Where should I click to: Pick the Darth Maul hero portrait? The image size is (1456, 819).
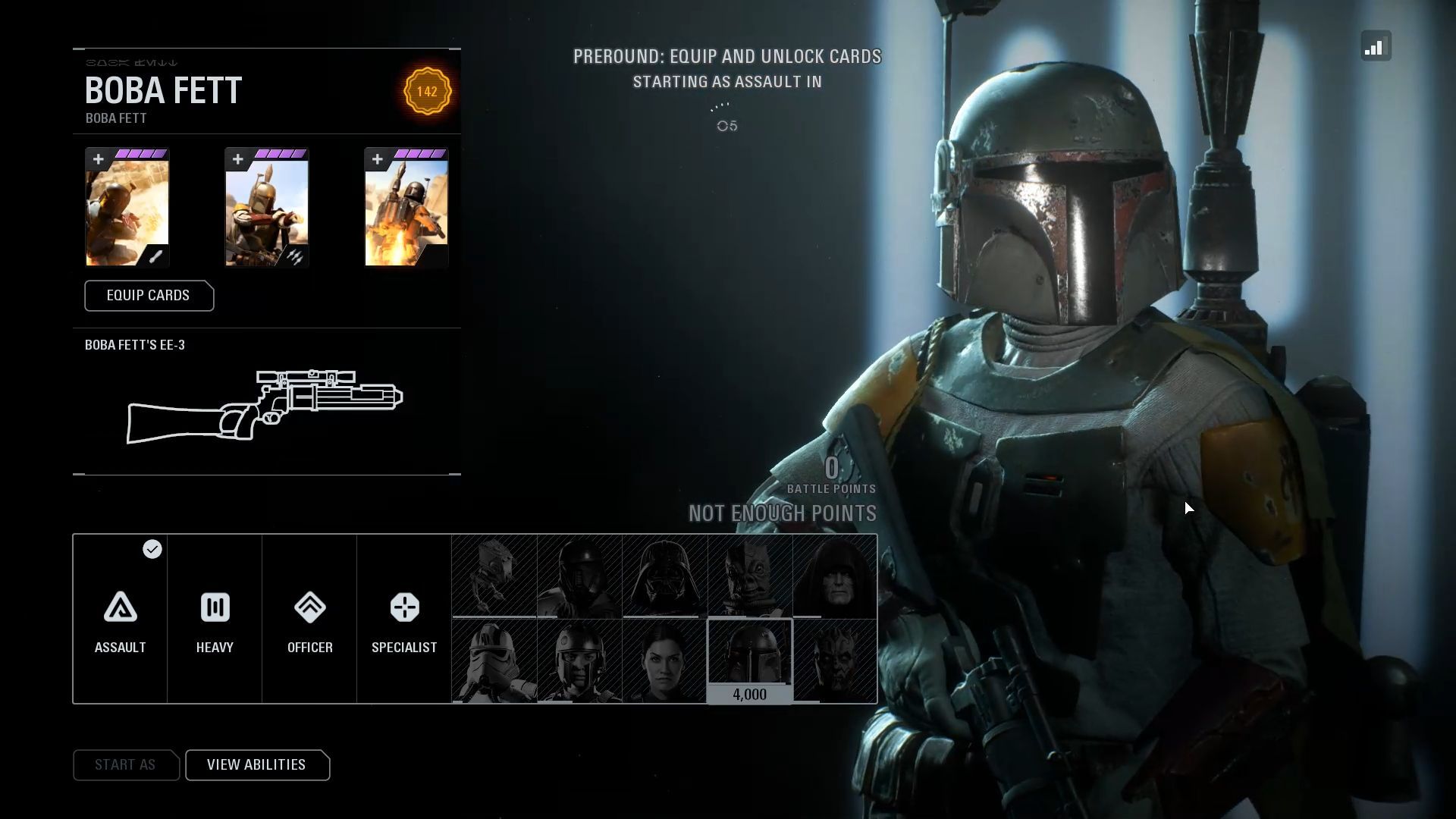[835, 661]
